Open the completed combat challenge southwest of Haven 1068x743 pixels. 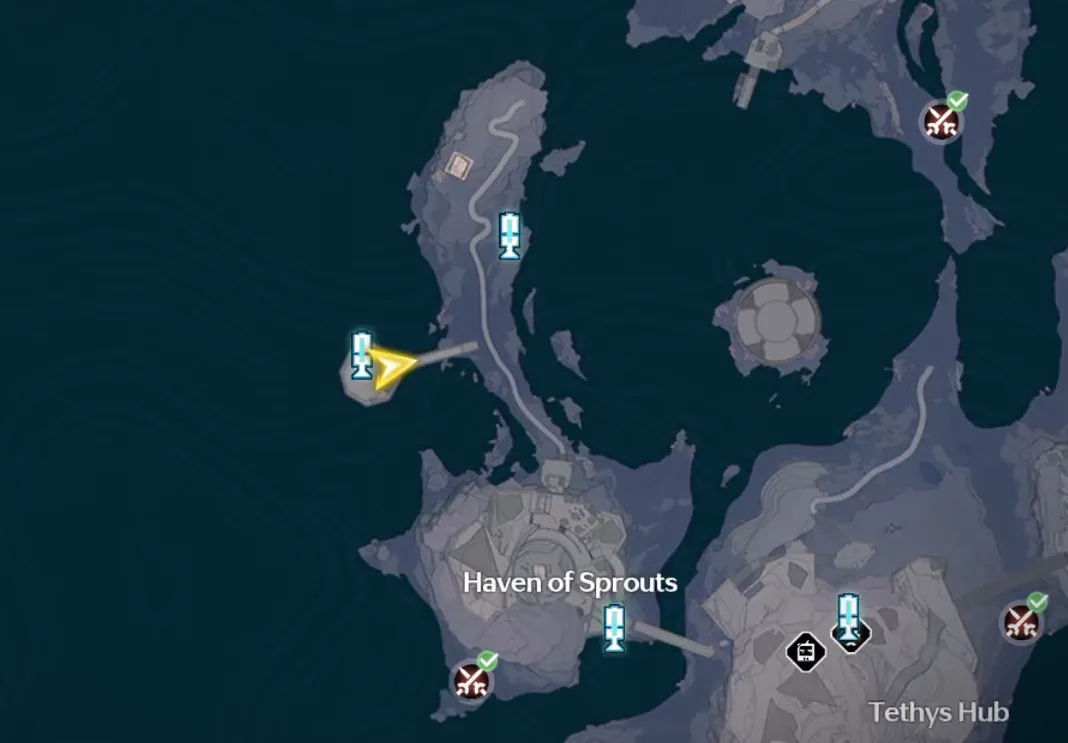[x=470, y=680]
